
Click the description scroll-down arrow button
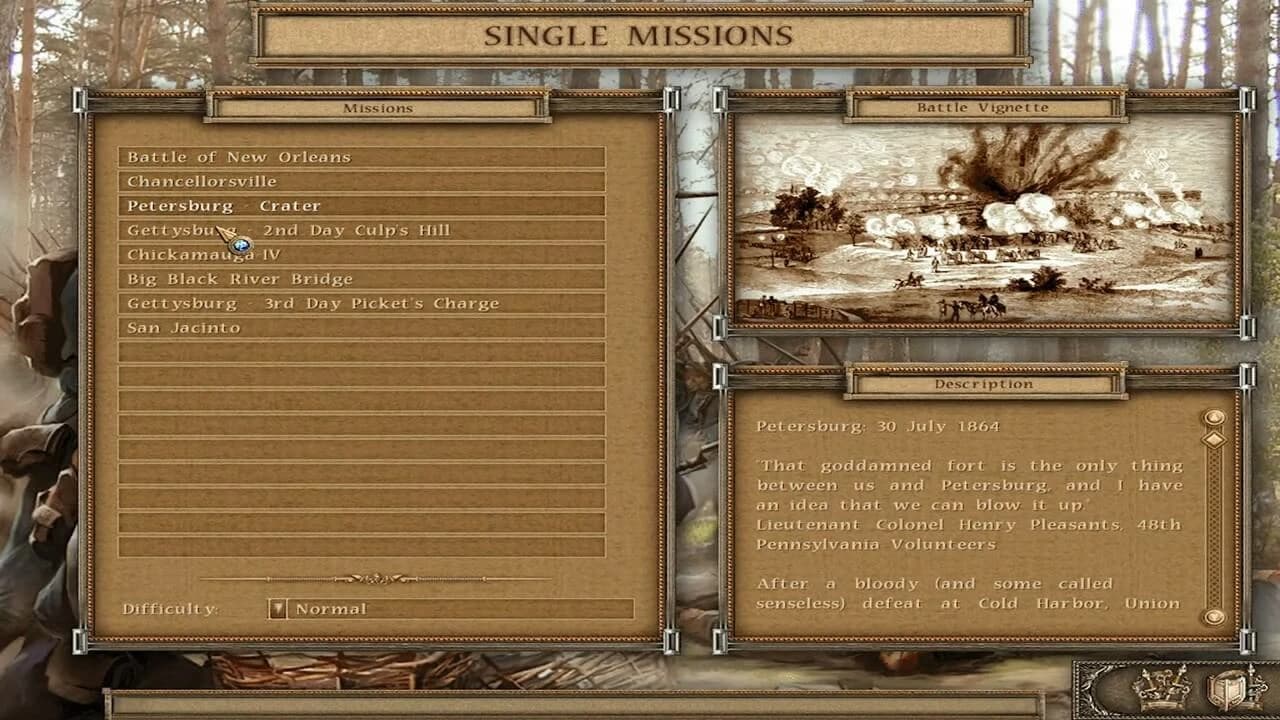pos(1214,617)
